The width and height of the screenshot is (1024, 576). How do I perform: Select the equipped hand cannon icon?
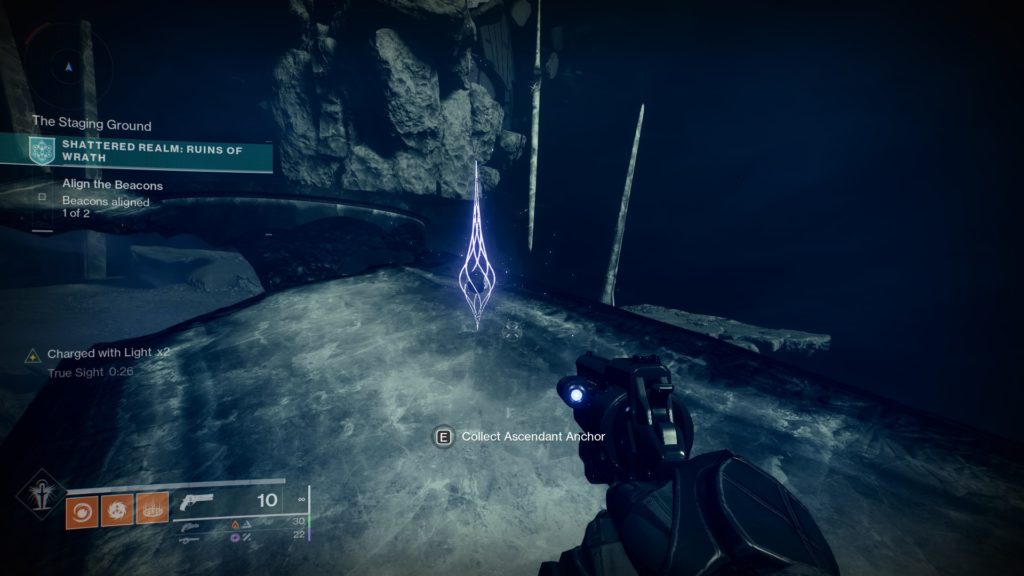tap(195, 502)
